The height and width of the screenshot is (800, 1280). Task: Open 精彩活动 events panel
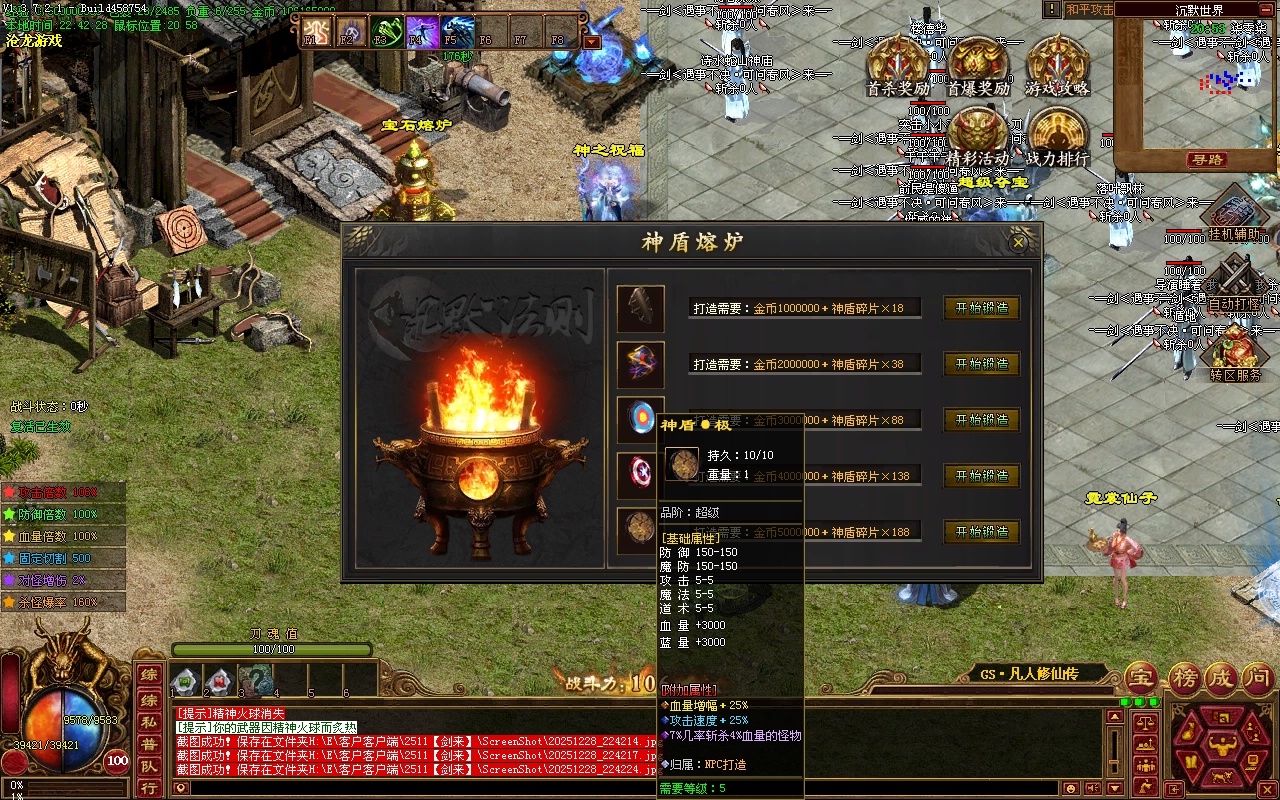[977, 135]
